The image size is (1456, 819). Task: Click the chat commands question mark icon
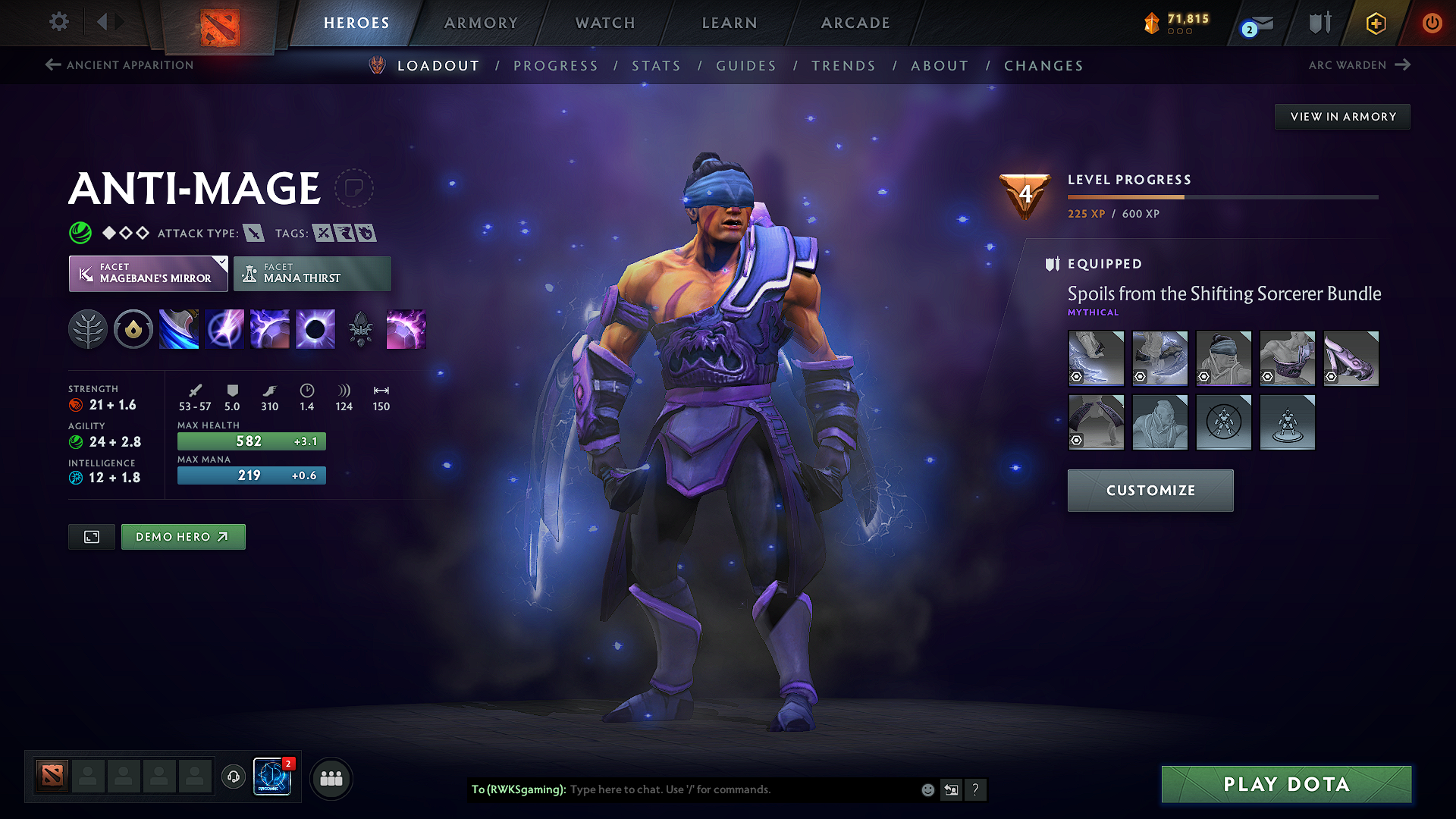click(976, 789)
